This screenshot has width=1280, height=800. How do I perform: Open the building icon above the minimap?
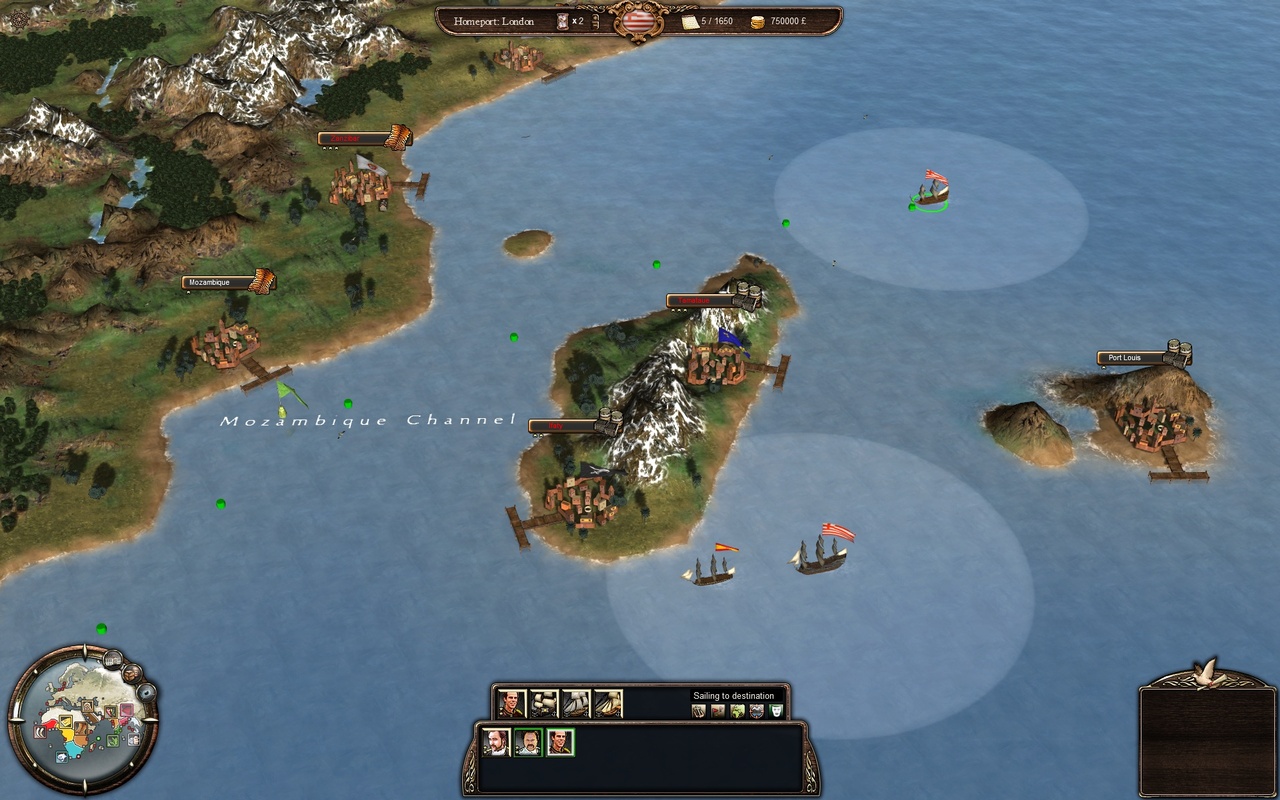tap(113, 658)
